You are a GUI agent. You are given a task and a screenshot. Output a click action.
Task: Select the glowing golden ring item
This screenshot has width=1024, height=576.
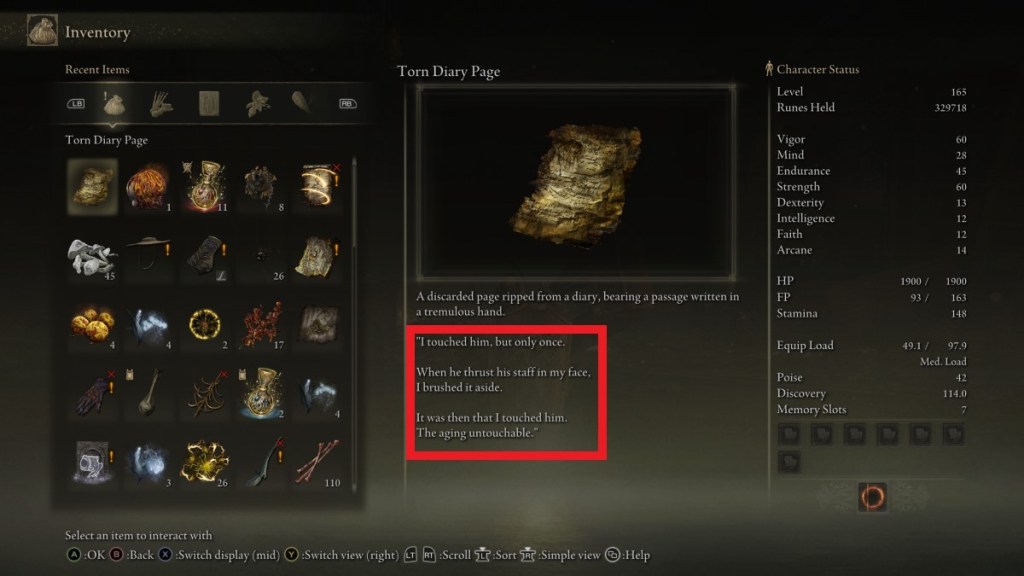[207, 326]
